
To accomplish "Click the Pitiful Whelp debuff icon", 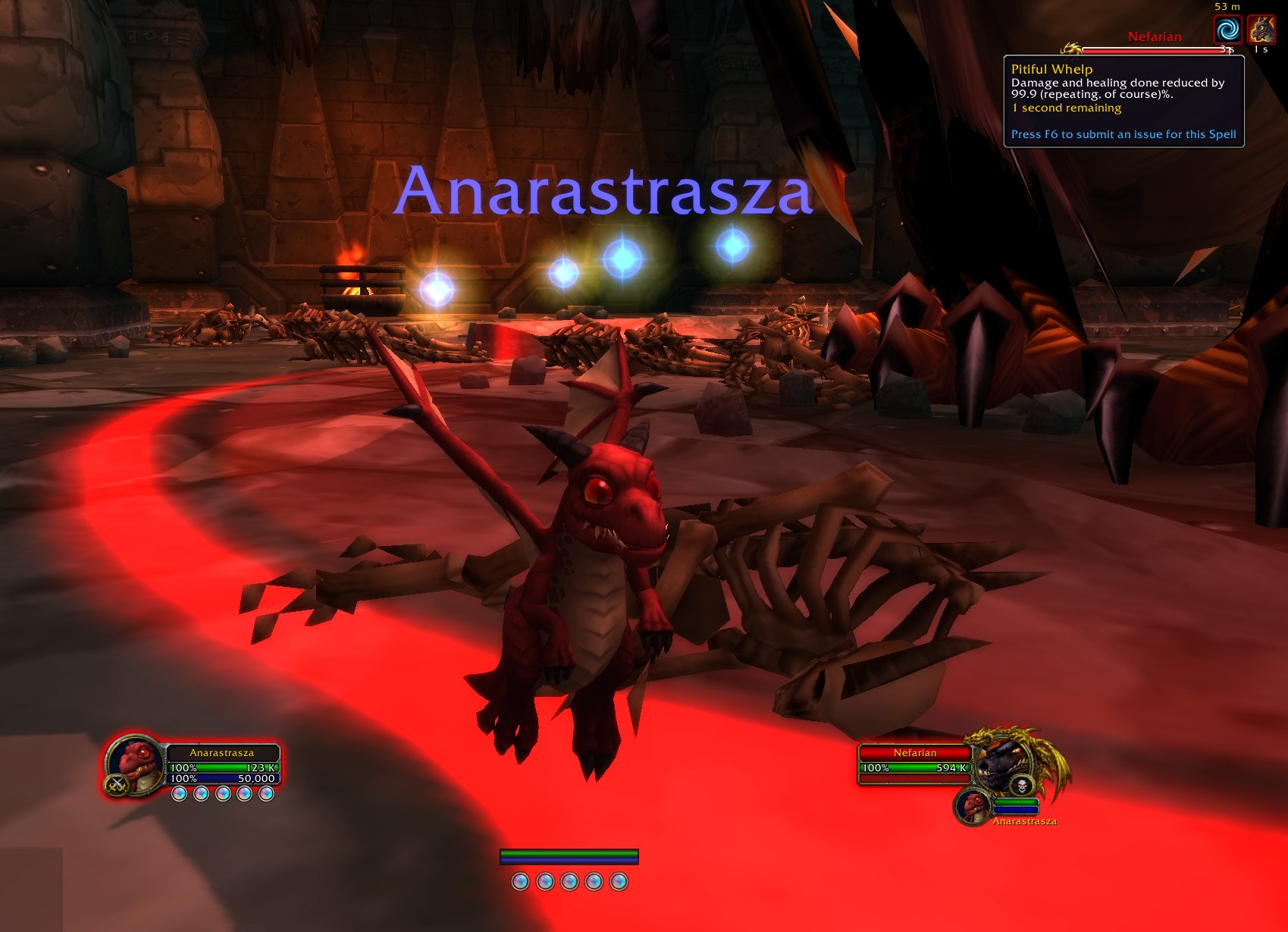I will [1260, 30].
